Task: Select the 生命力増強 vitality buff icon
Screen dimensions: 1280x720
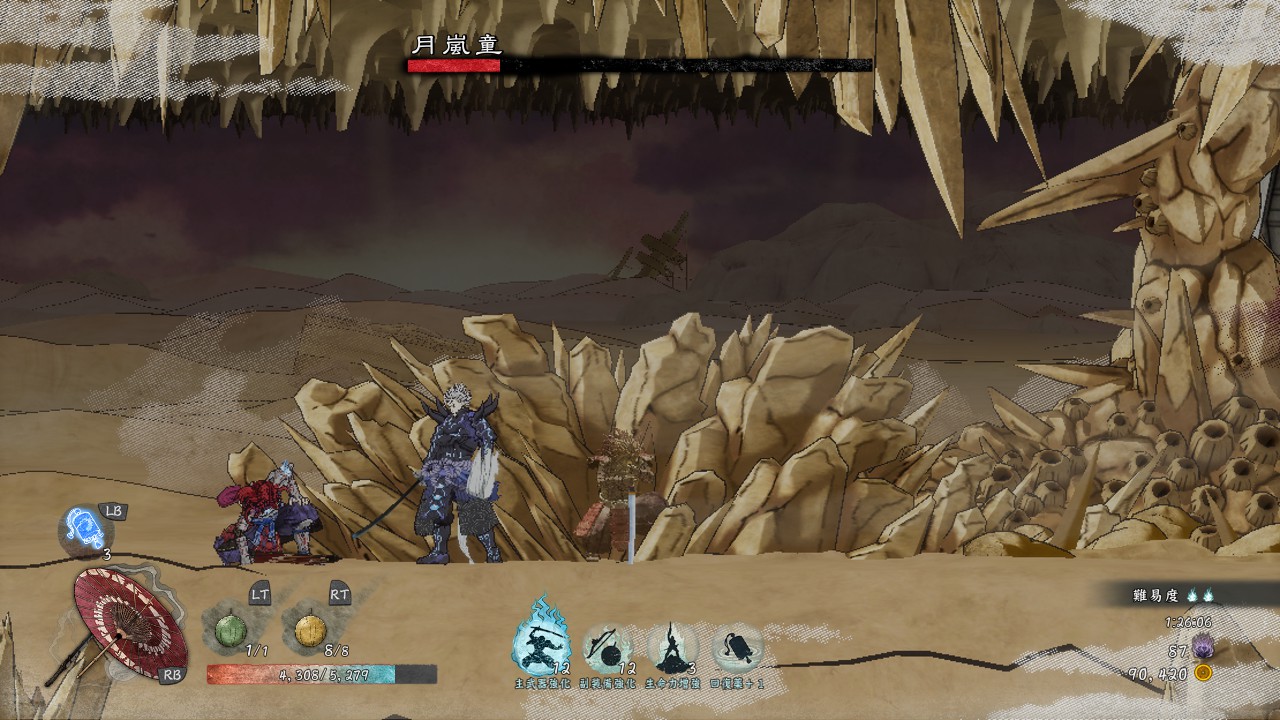Action: point(671,647)
